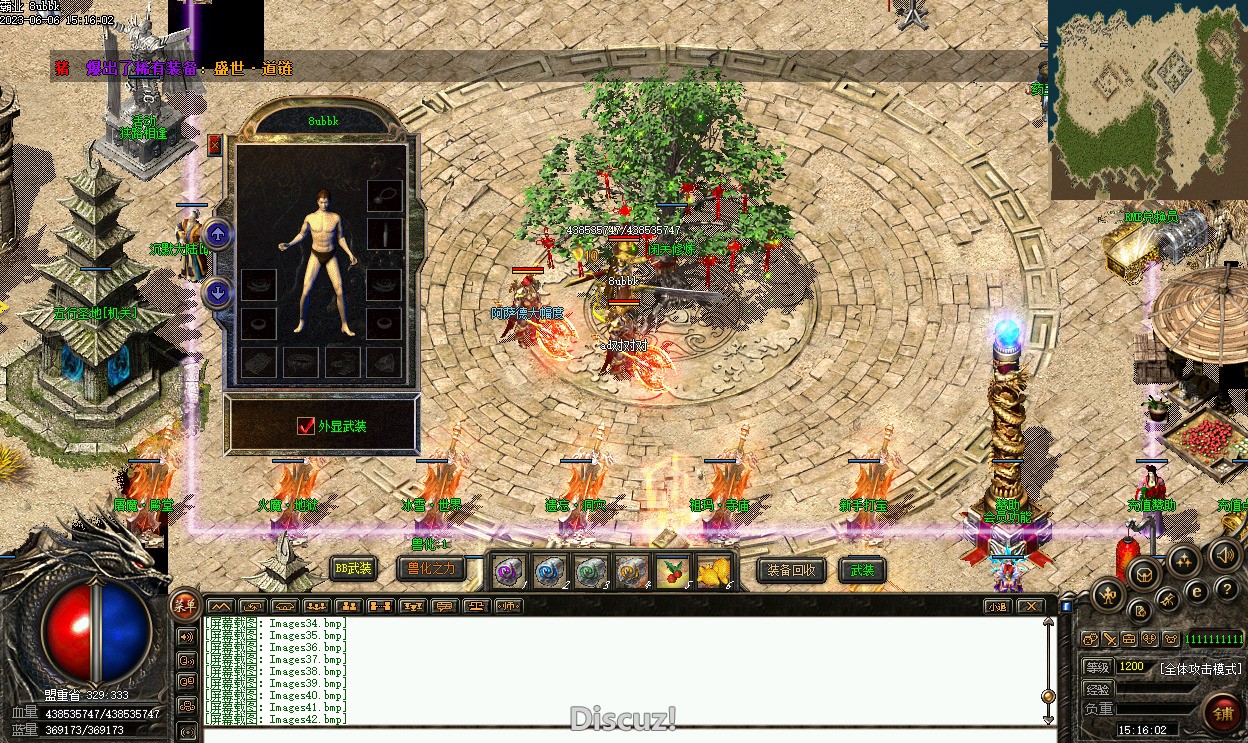This screenshot has height=743, width=1248.
Task: Open the round red 菜单 menu button
Action: click(185, 603)
